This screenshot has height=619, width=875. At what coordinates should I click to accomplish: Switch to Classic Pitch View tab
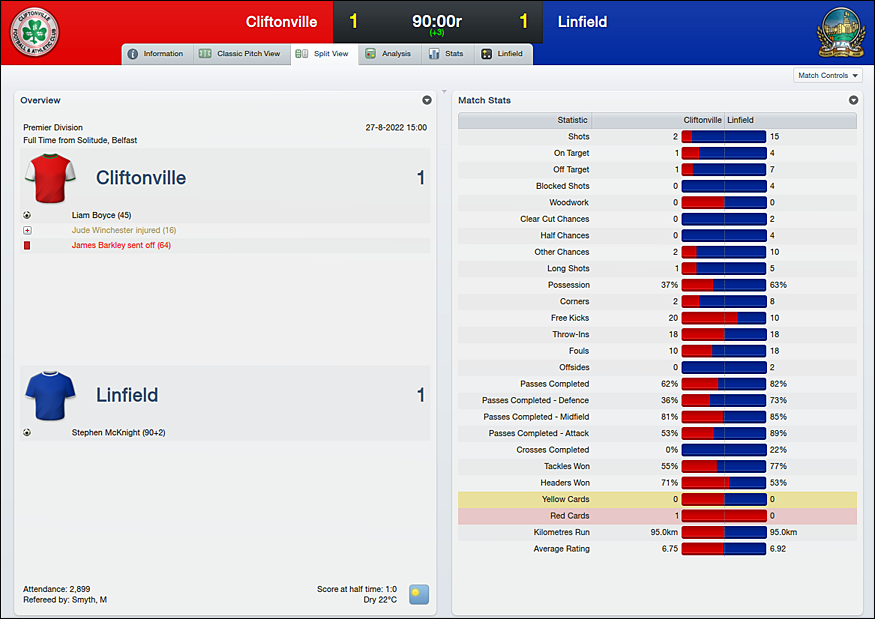click(240, 54)
